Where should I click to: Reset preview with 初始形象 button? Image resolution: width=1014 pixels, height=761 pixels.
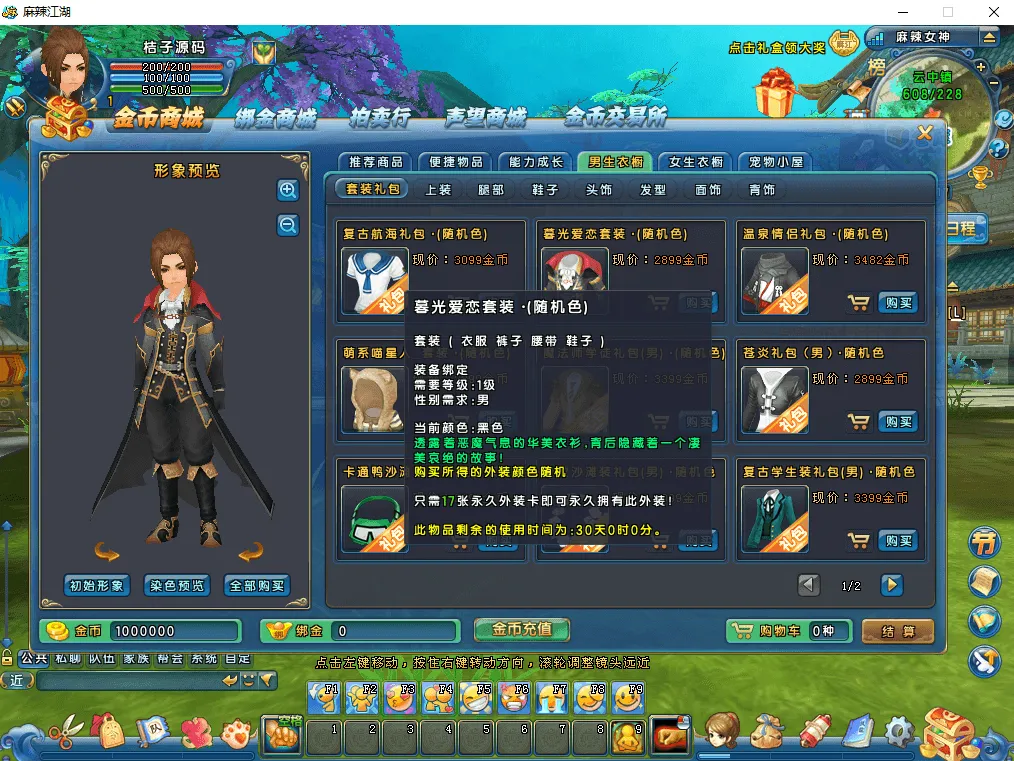click(97, 586)
